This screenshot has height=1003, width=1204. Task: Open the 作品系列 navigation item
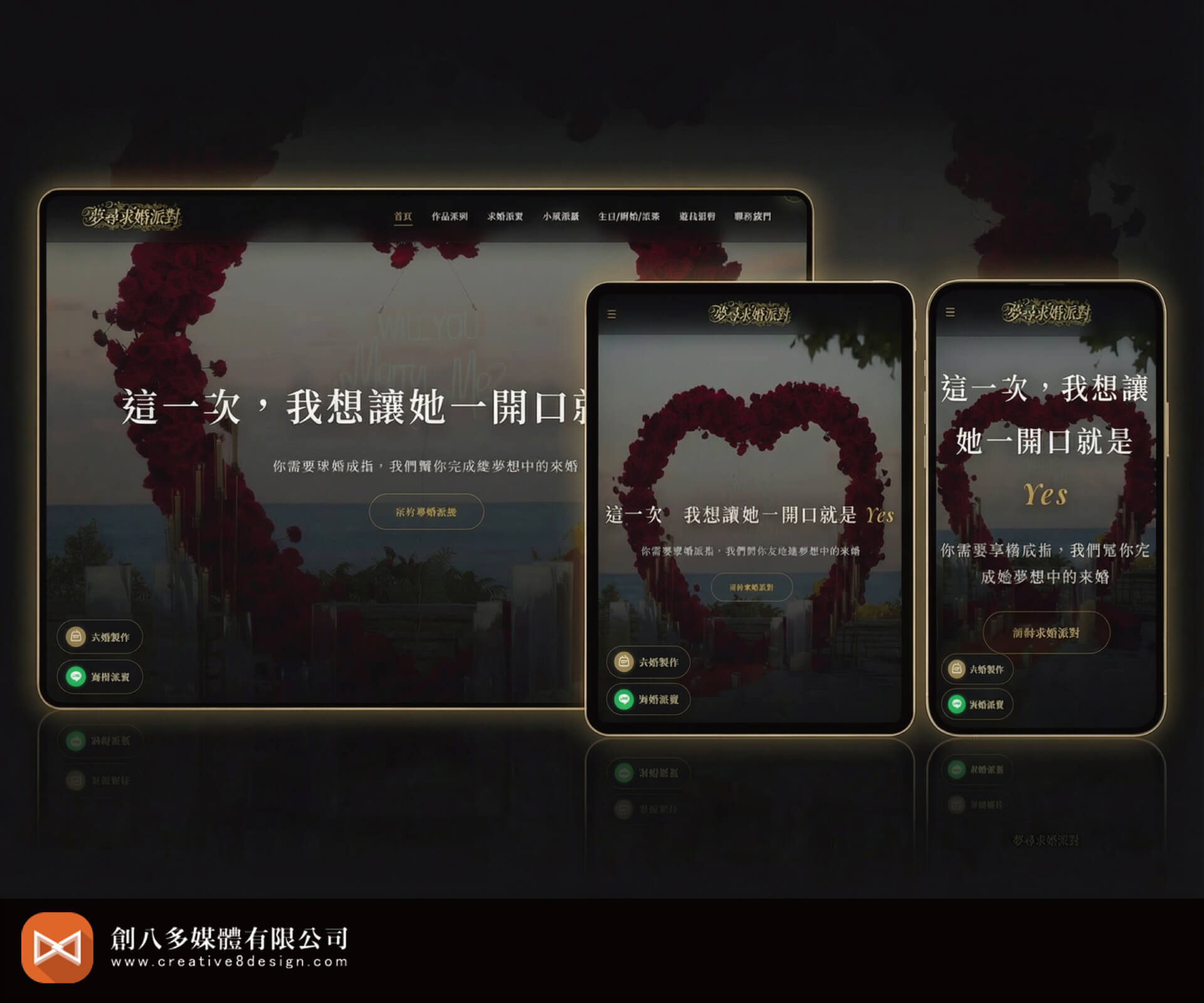(x=450, y=216)
